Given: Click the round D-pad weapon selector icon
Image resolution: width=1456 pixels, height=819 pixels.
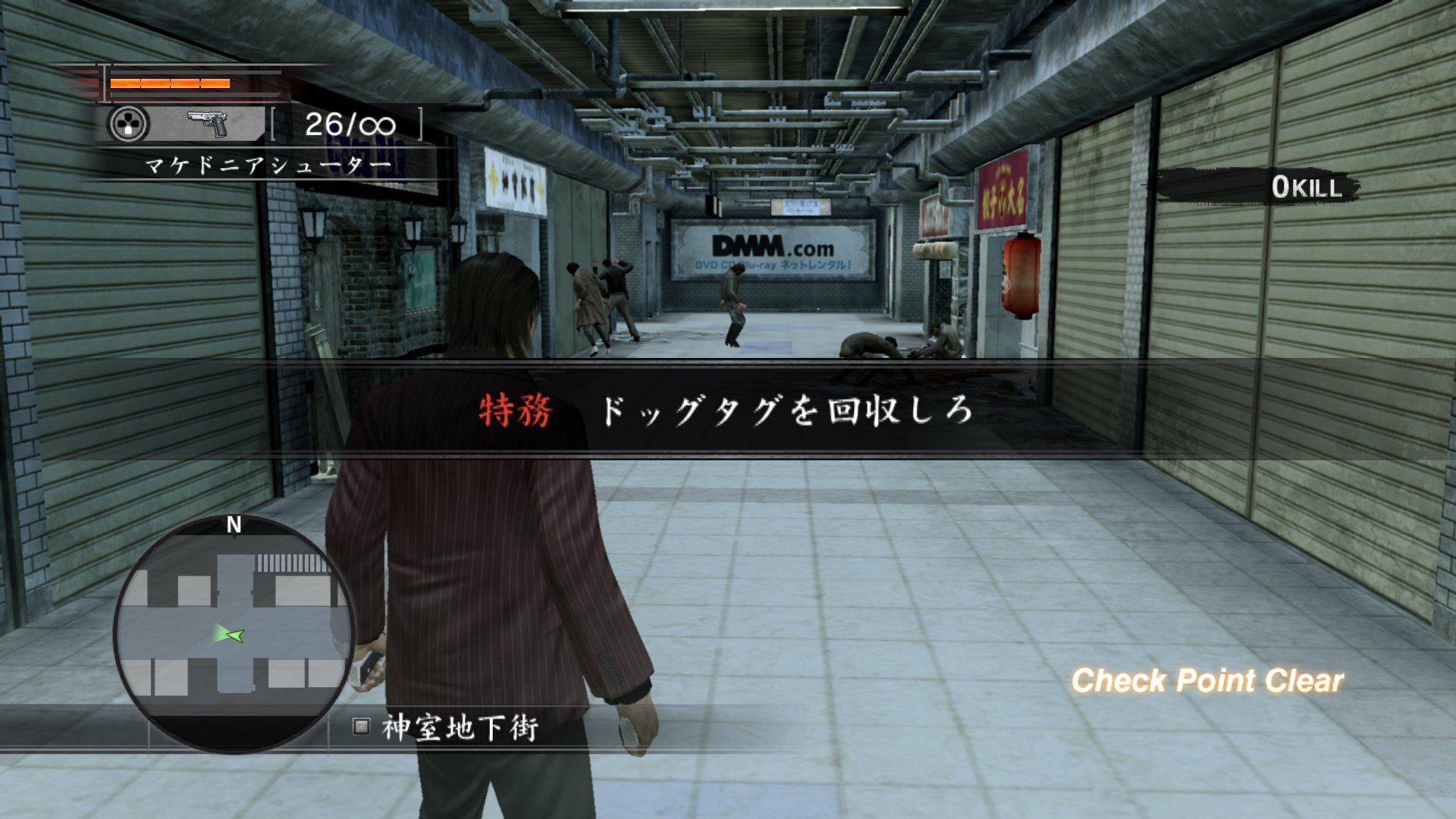Looking at the screenshot, I should pyautogui.click(x=129, y=124).
